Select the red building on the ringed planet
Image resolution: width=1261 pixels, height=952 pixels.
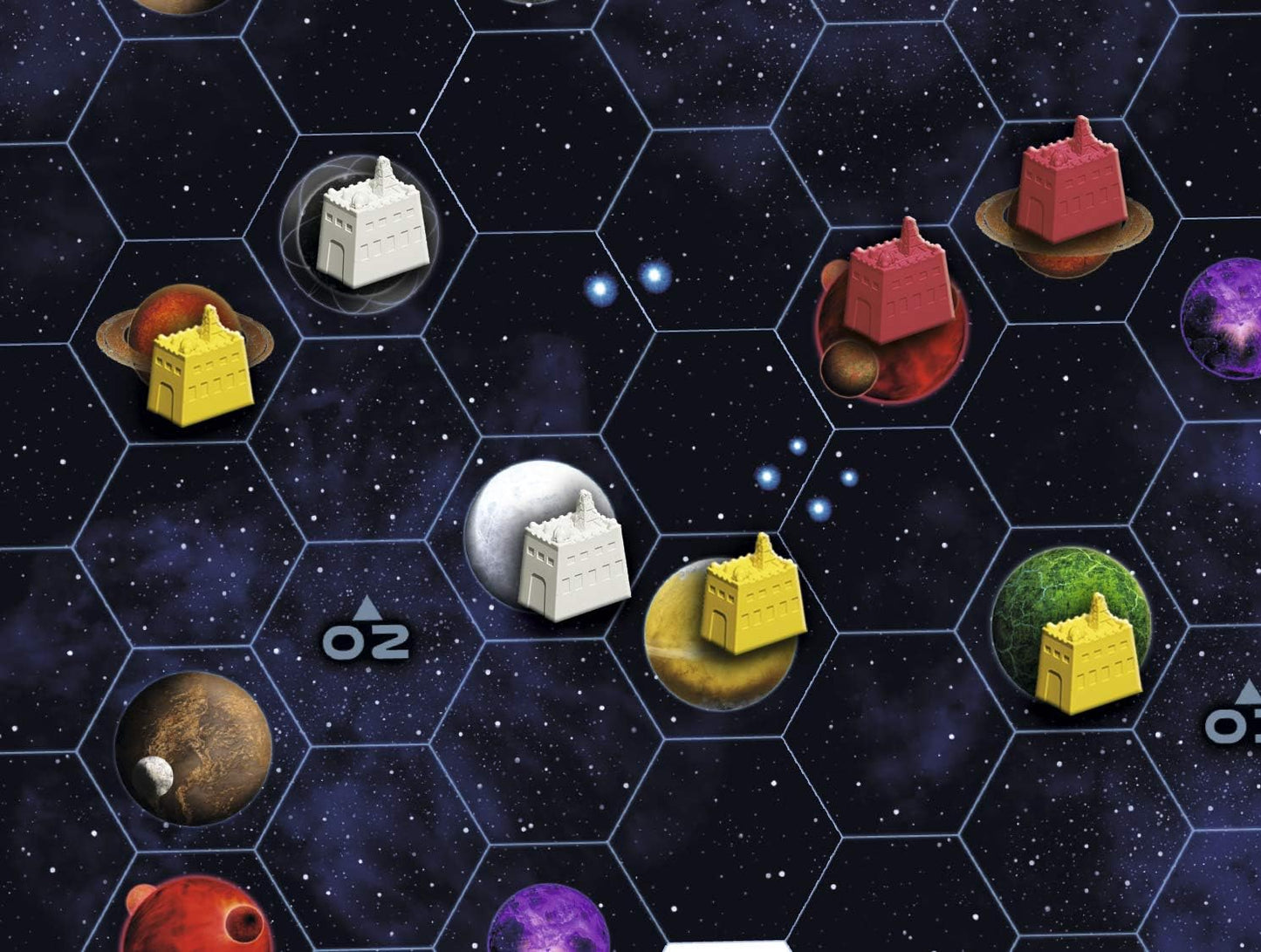pos(1069,185)
